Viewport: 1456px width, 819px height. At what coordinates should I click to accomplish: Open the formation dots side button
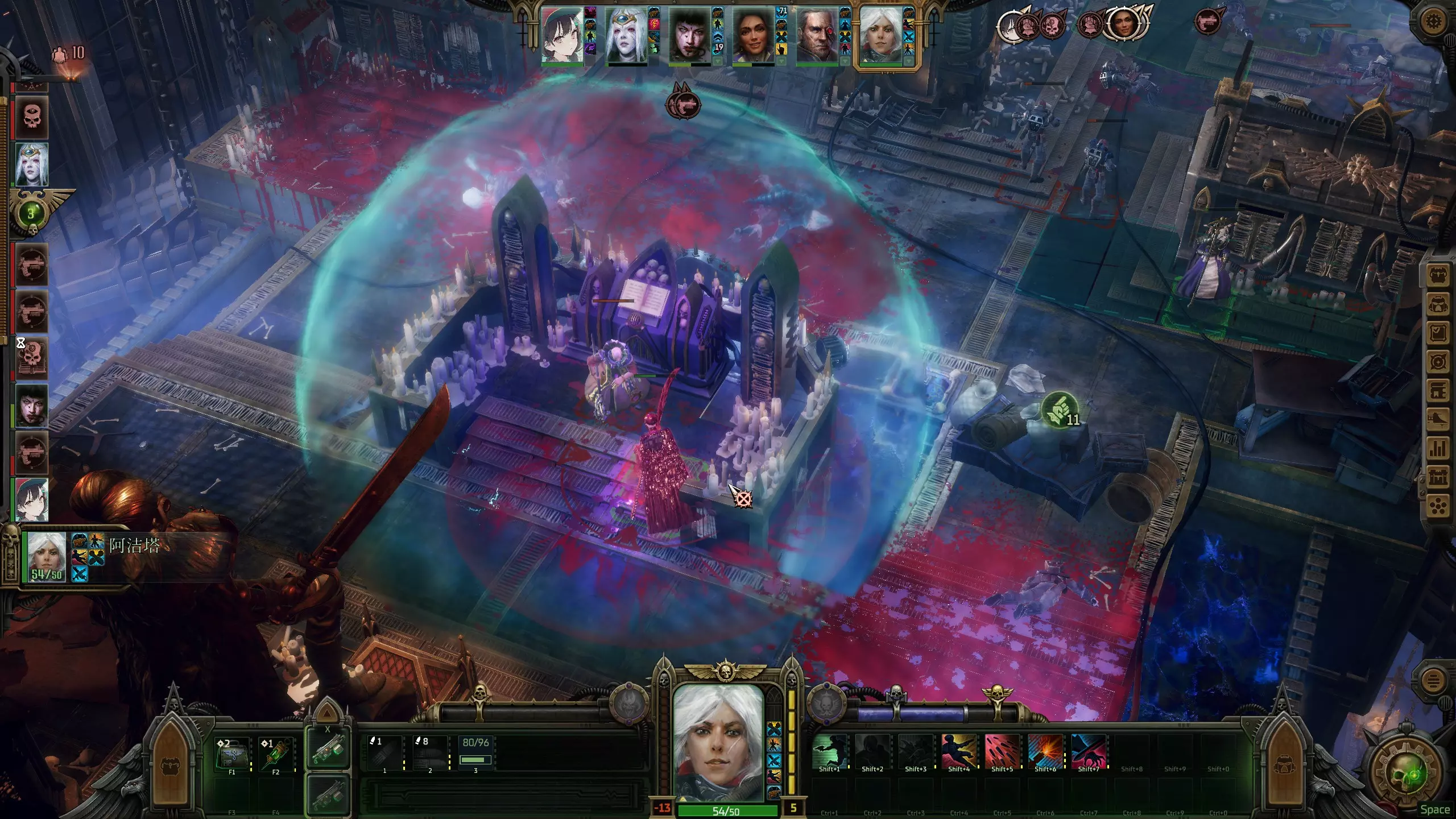1438,506
